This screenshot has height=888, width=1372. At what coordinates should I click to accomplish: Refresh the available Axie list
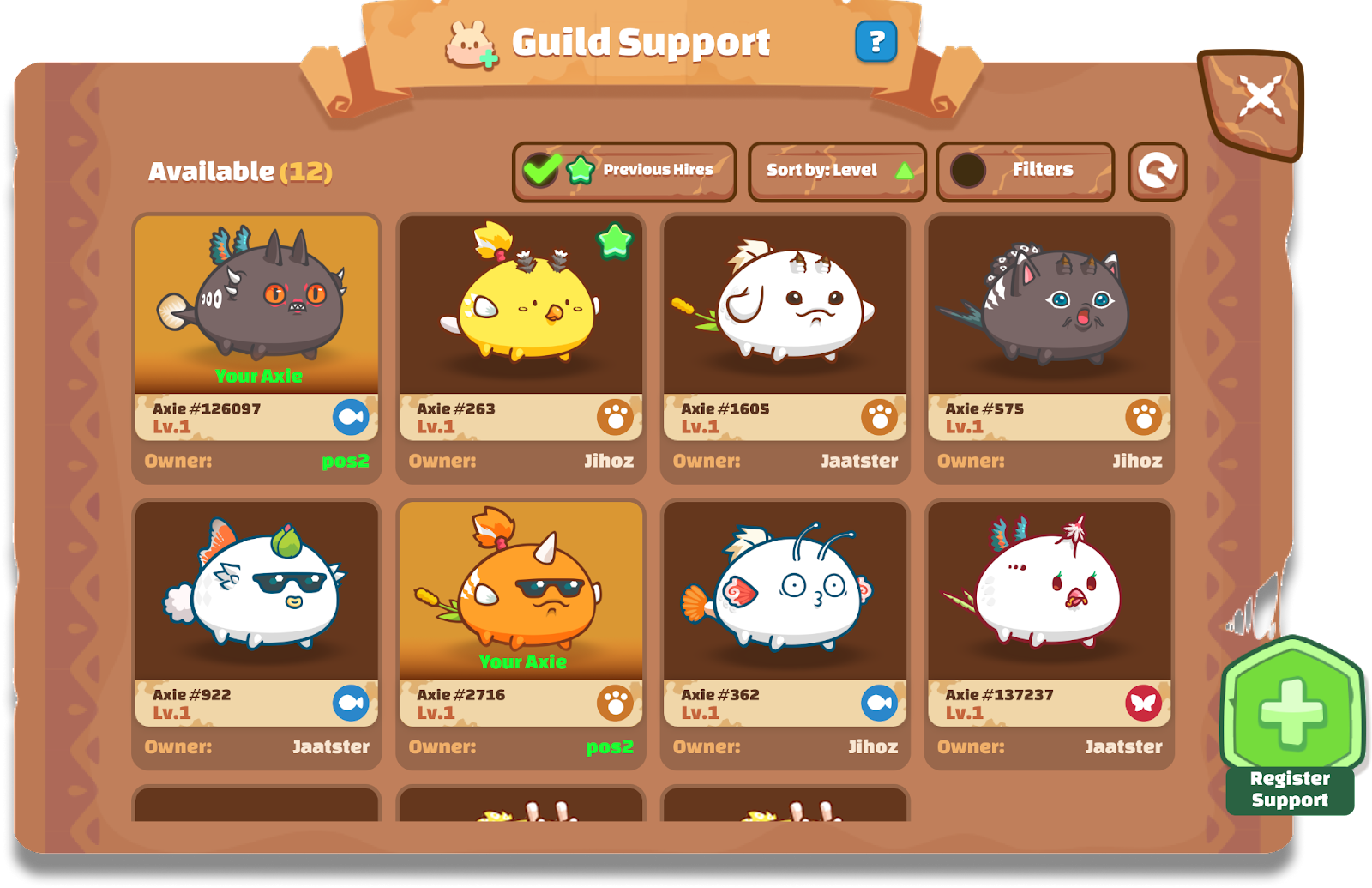coord(1158,171)
